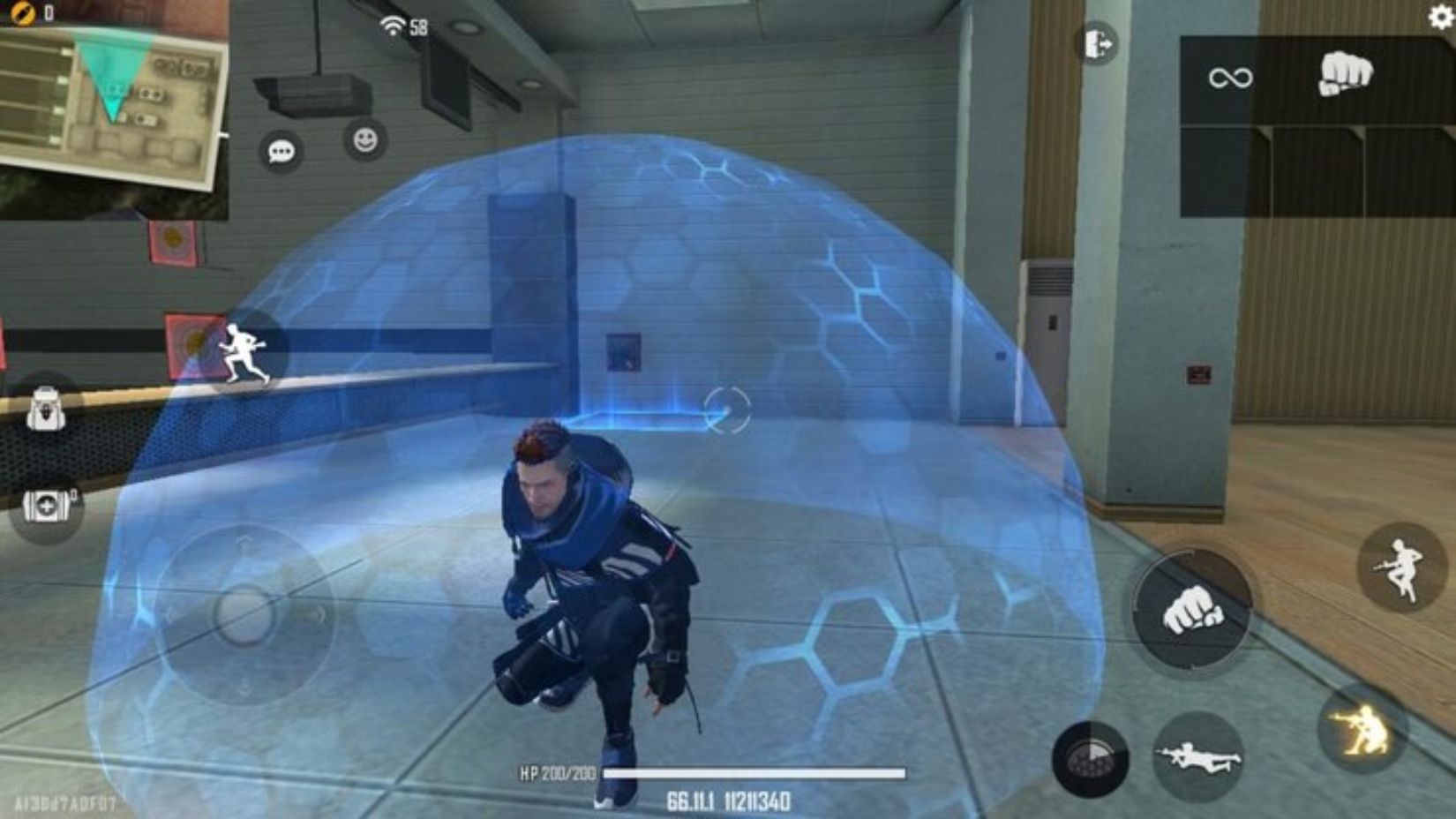
Task: Open the emote smiley button
Action: click(x=364, y=139)
